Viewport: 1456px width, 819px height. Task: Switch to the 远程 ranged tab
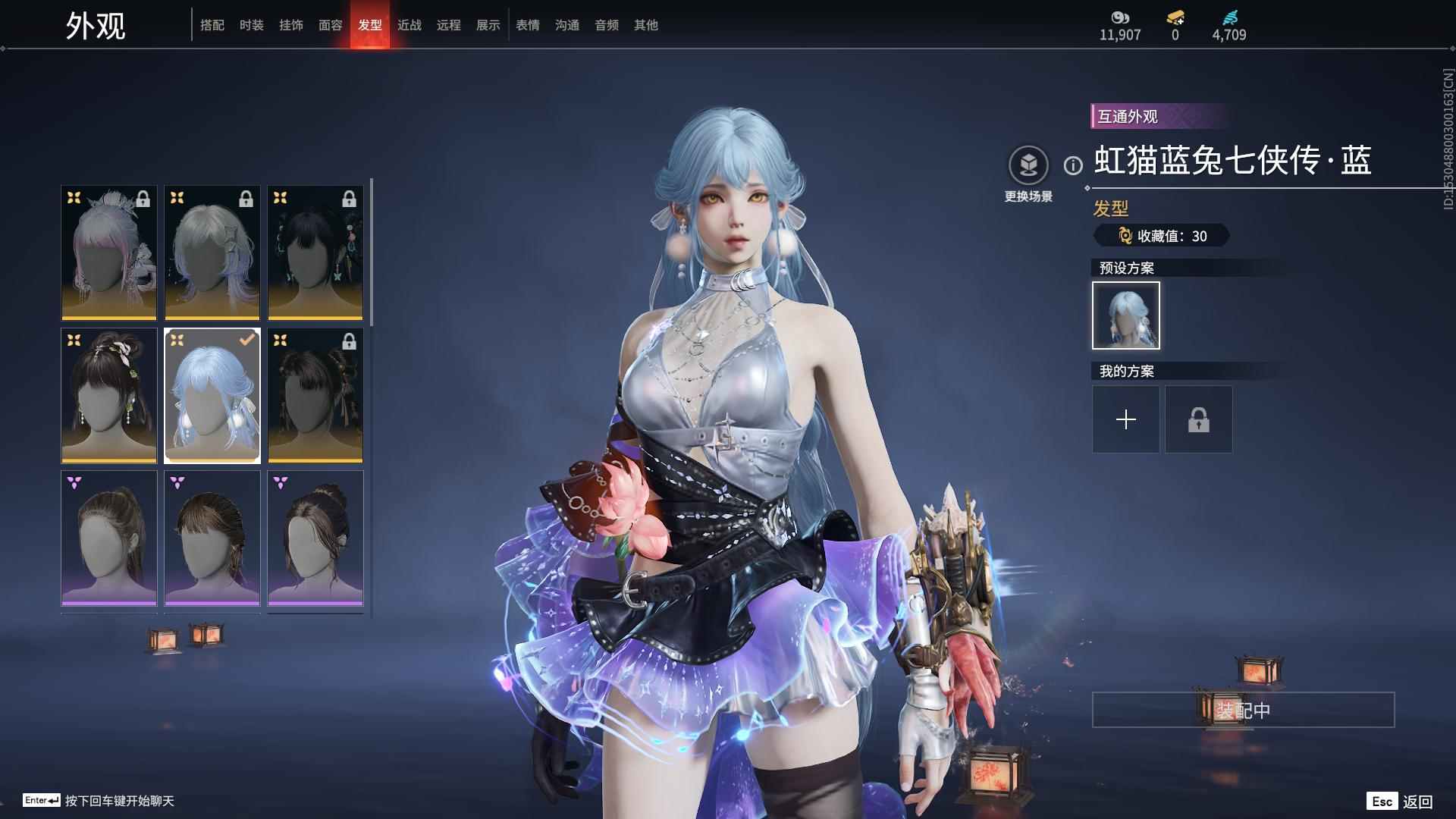coord(448,25)
